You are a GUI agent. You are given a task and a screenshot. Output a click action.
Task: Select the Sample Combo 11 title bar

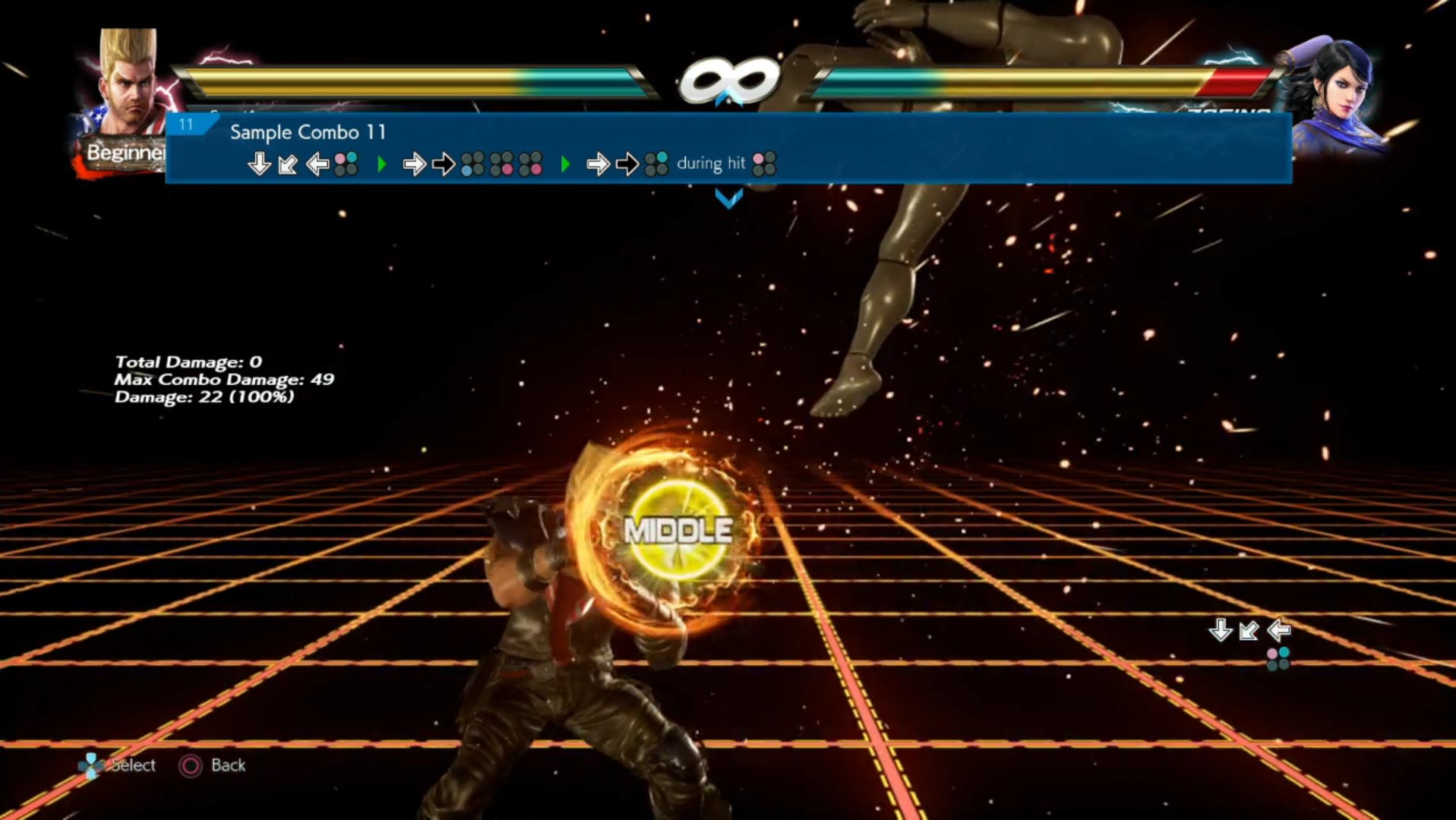click(x=308, y=132)
